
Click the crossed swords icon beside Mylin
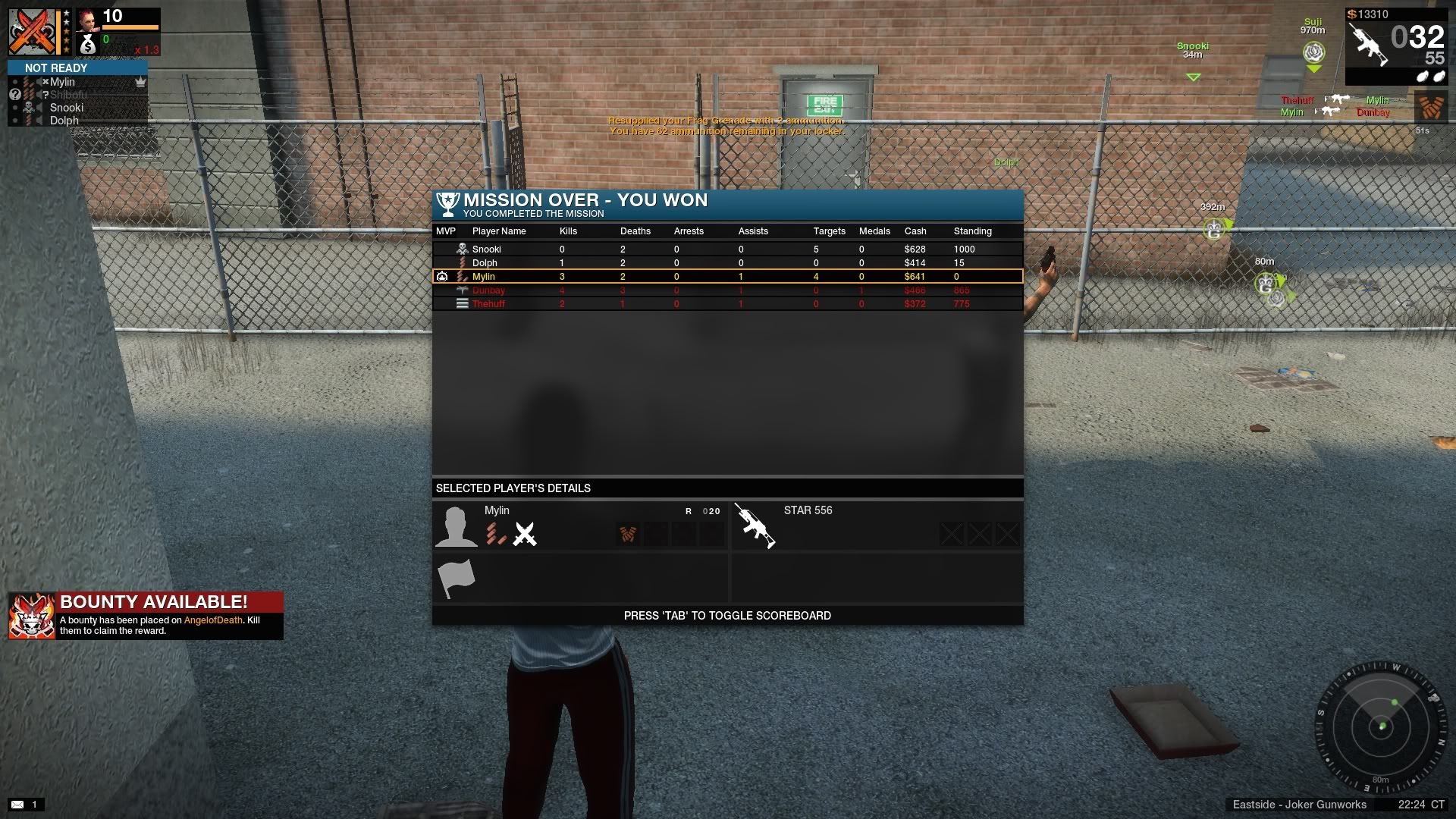point(524,534)
